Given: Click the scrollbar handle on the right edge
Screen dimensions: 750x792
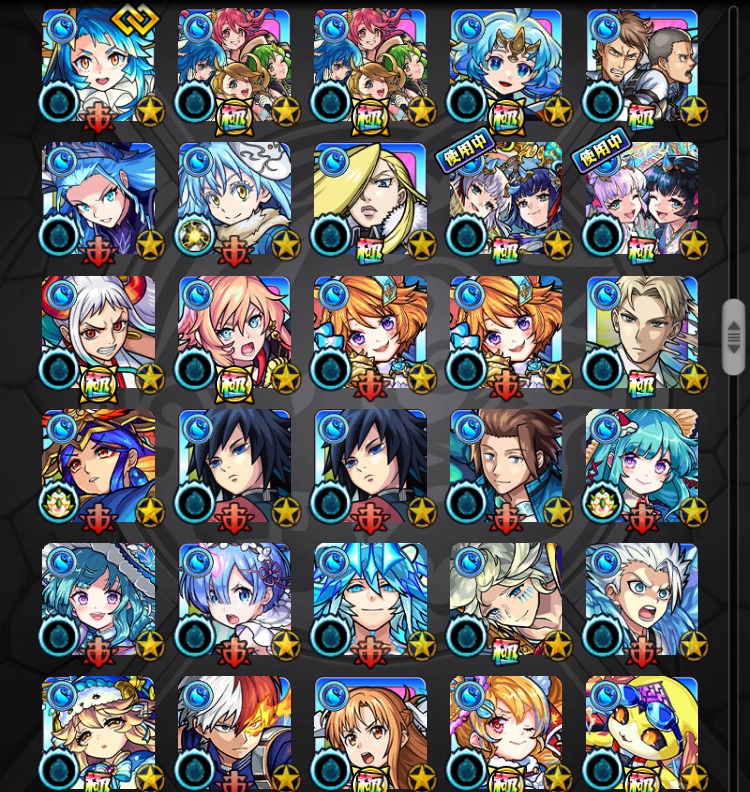Looking at the screenshot, I should (x=734, y=336).
